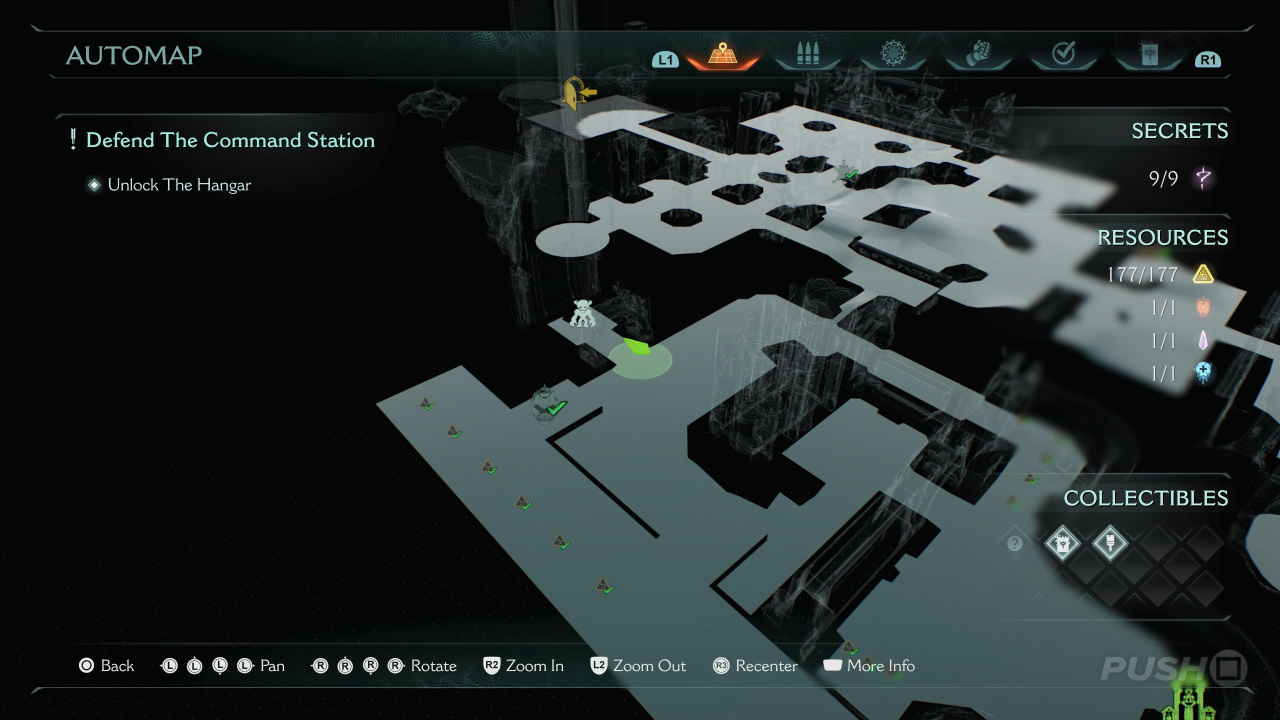
Task: Click the green player arrow on map
Action: [x=637, y=347]
